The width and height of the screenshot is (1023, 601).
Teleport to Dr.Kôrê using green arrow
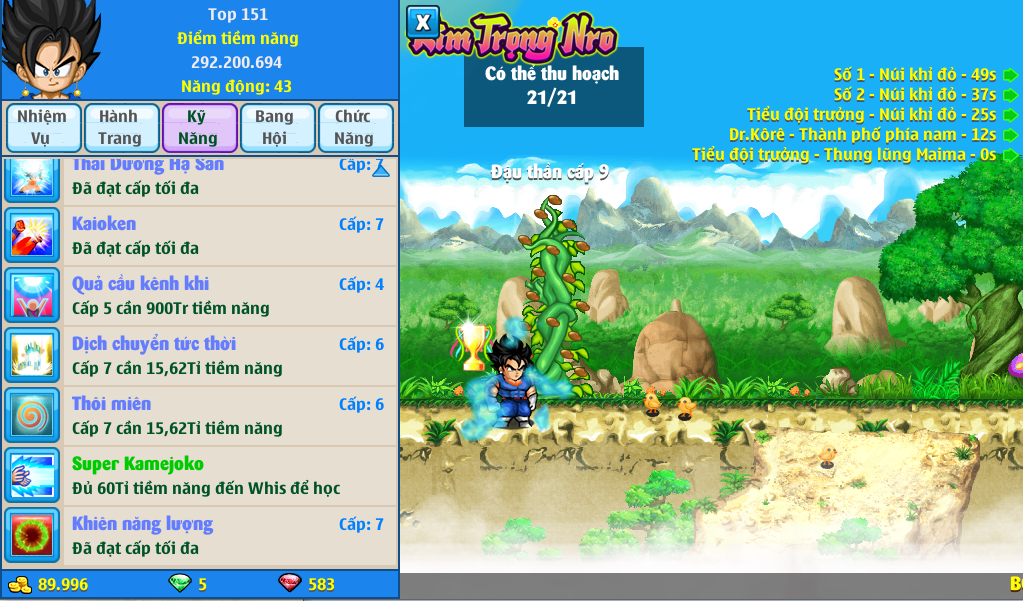coord(1011,135)
